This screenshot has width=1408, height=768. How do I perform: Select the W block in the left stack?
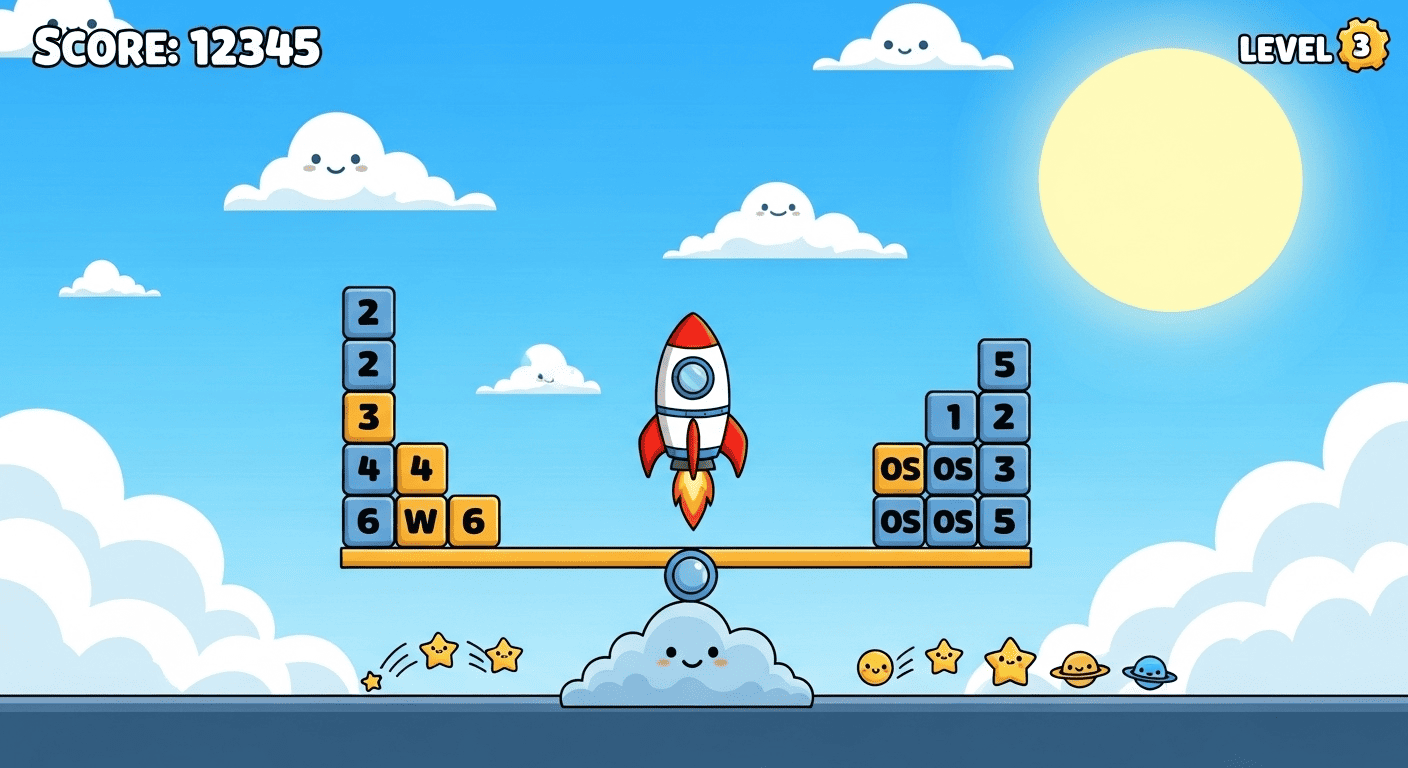(x=420, y=520)
